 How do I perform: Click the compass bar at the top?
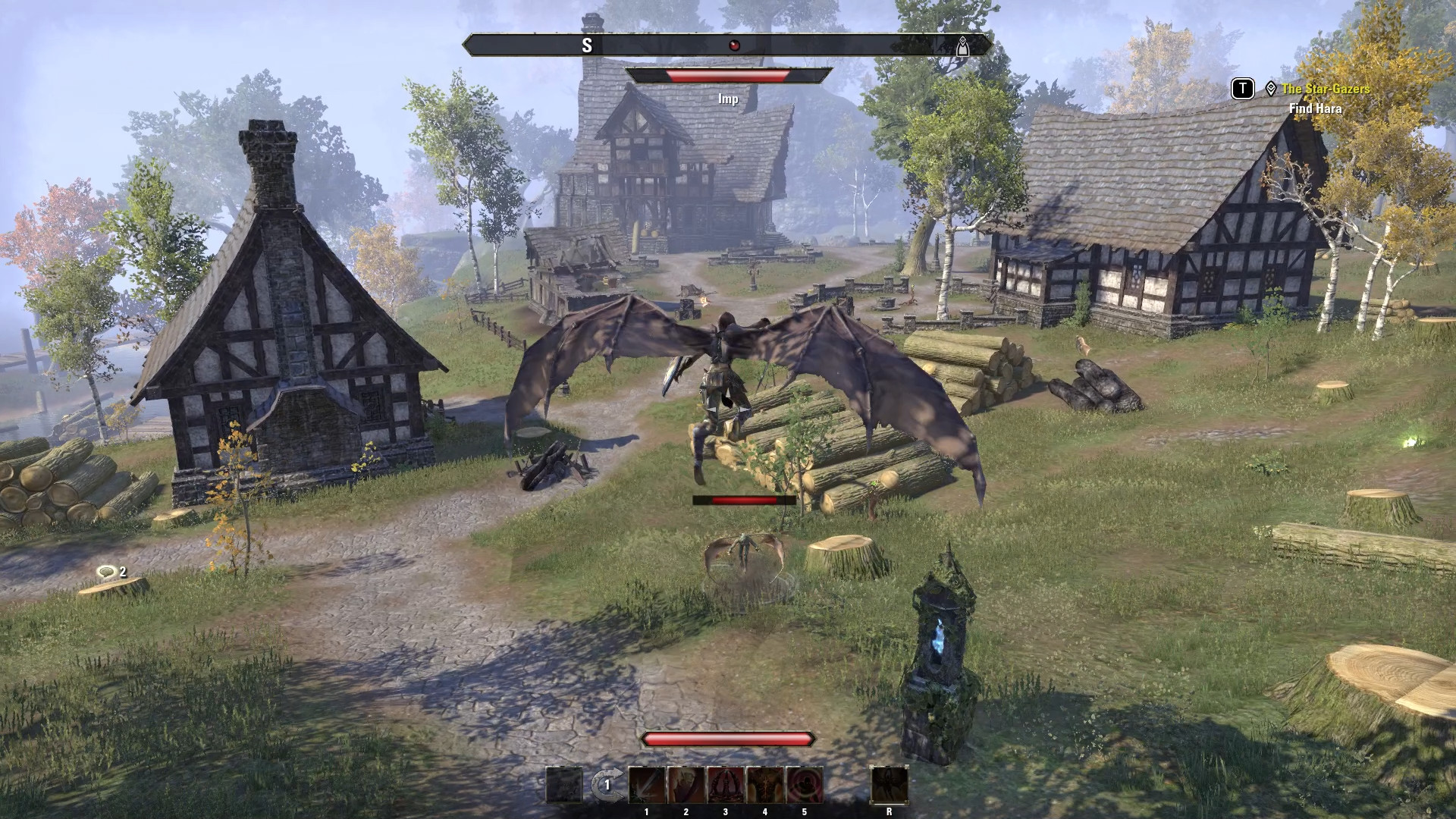pos(726,45)
